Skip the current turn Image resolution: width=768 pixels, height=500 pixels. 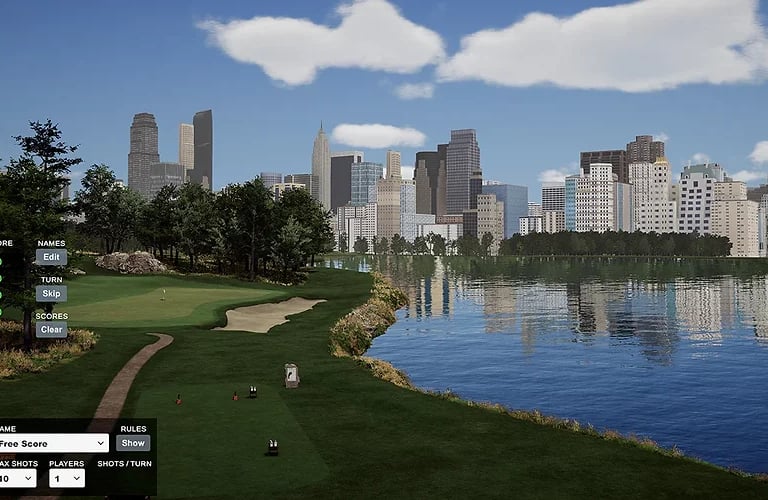click(x=51, y=294)
